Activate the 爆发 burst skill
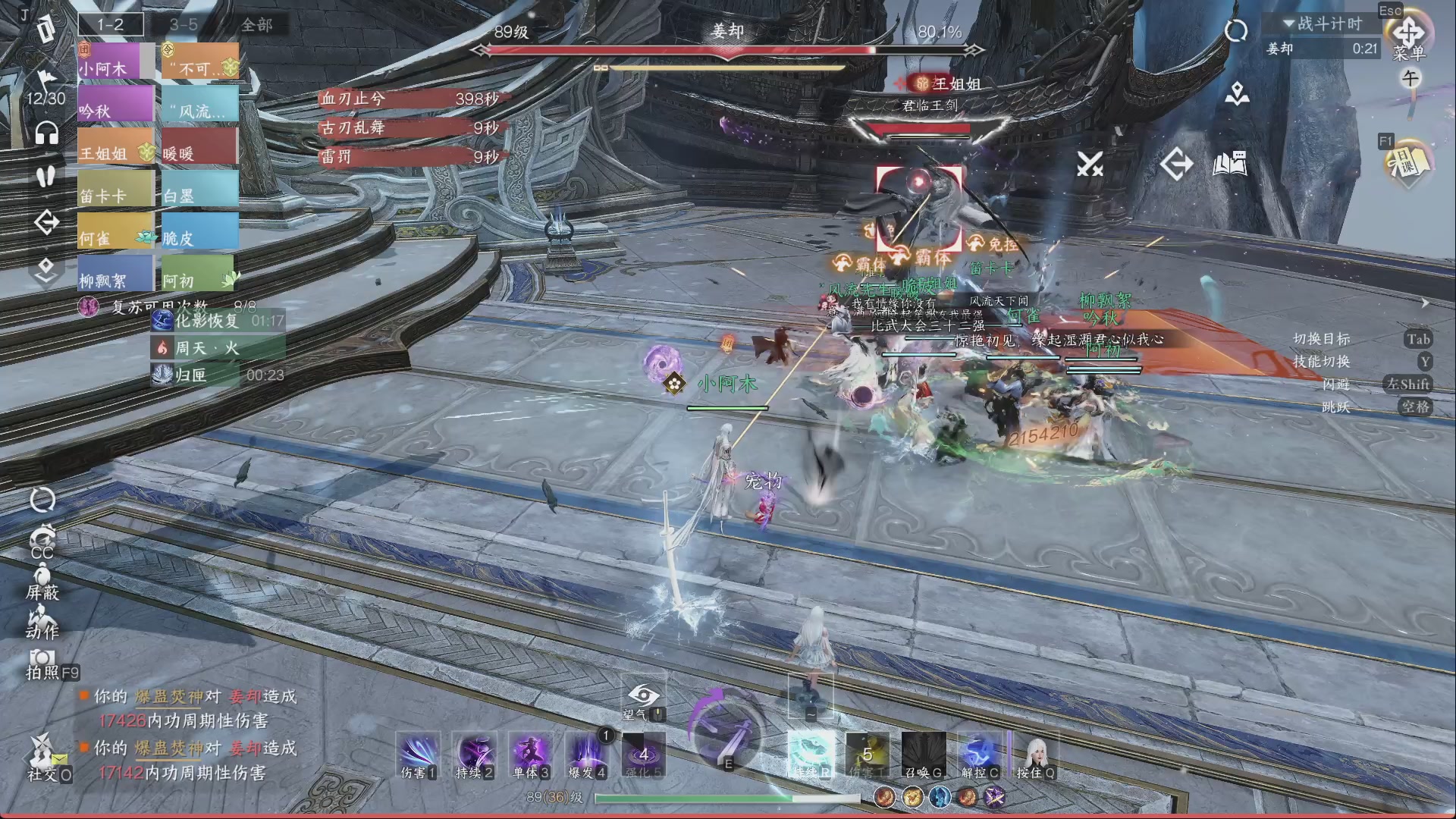The height and width of the screenshot is (819, 1456). 586,755
